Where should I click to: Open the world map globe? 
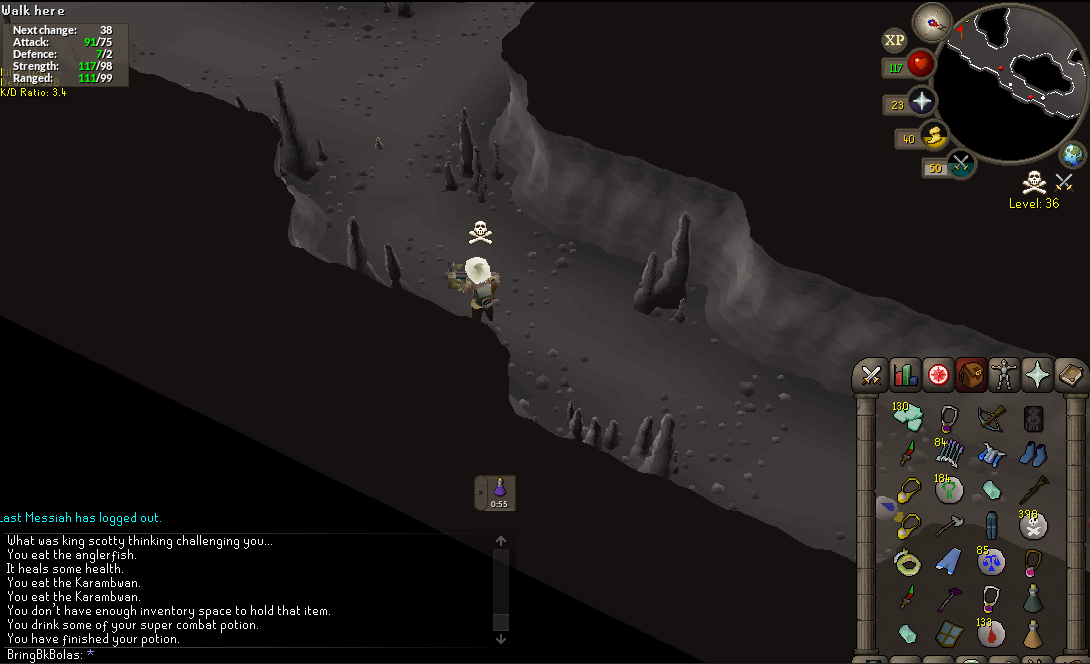click(x=1073, y=155)
